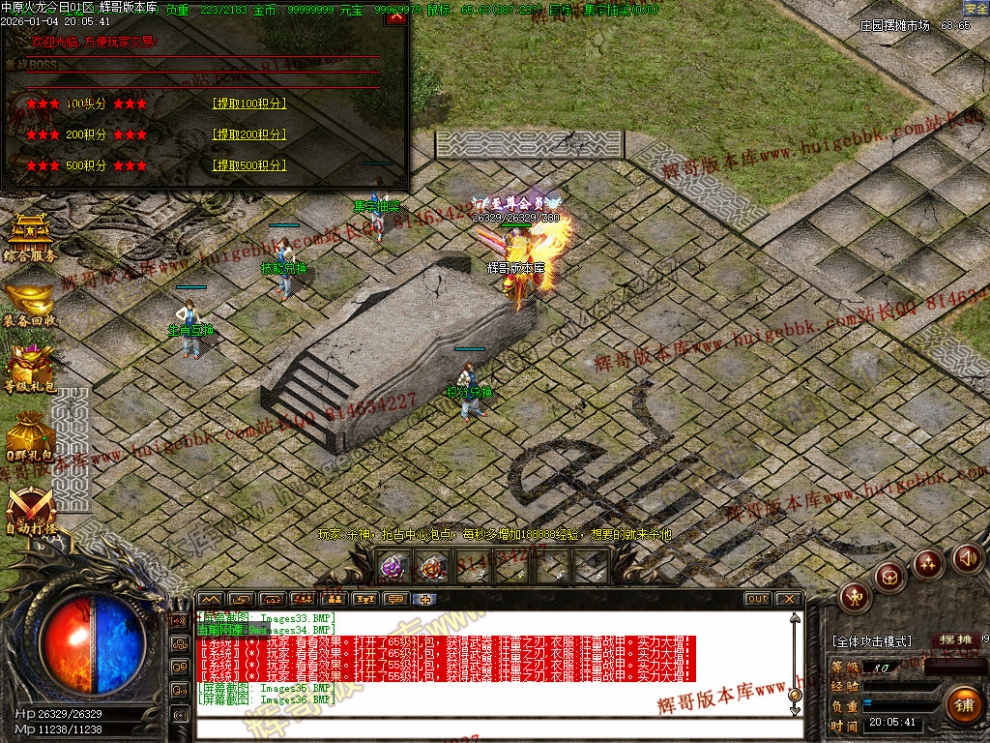Toggle the round speaker sound button
This screenshot has height=743, width=990.
click(966, 558)
